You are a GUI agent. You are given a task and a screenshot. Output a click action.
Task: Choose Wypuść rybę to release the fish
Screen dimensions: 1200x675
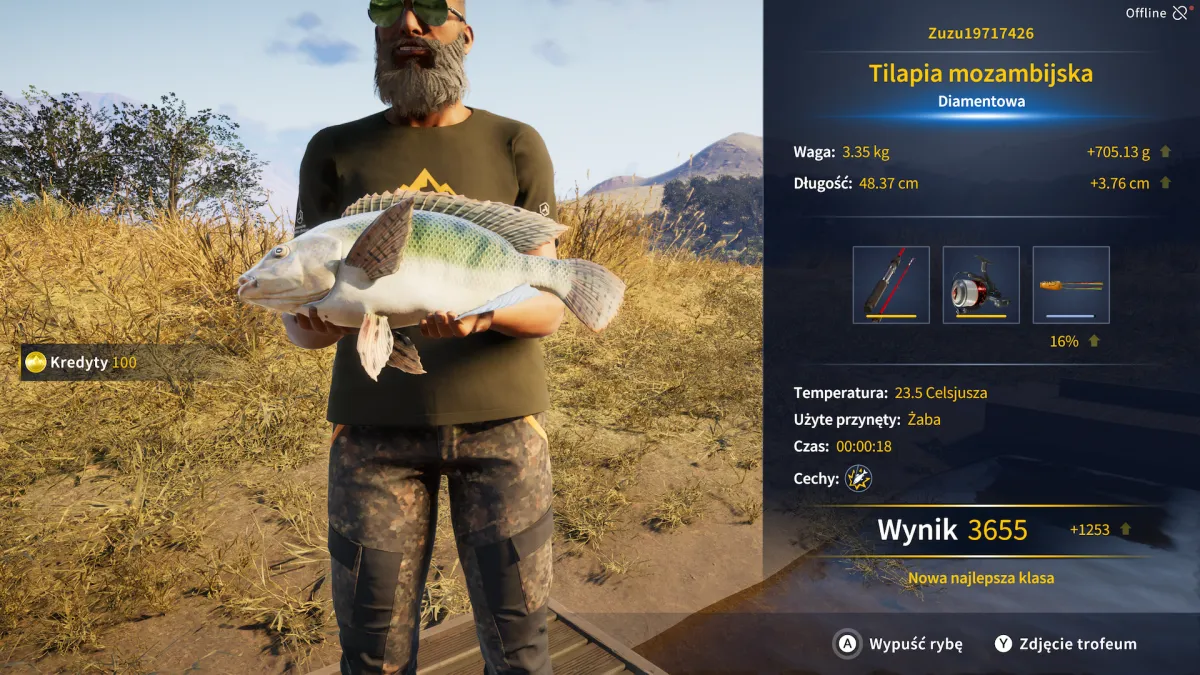point(898,644)
